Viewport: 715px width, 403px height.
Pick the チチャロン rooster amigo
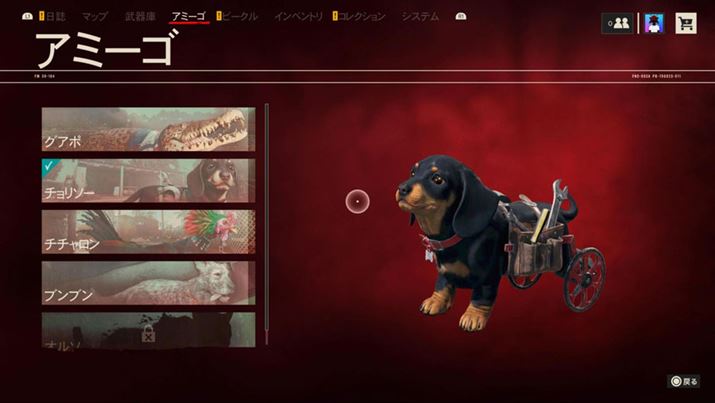pyautogui.click(x=148, y=231)
